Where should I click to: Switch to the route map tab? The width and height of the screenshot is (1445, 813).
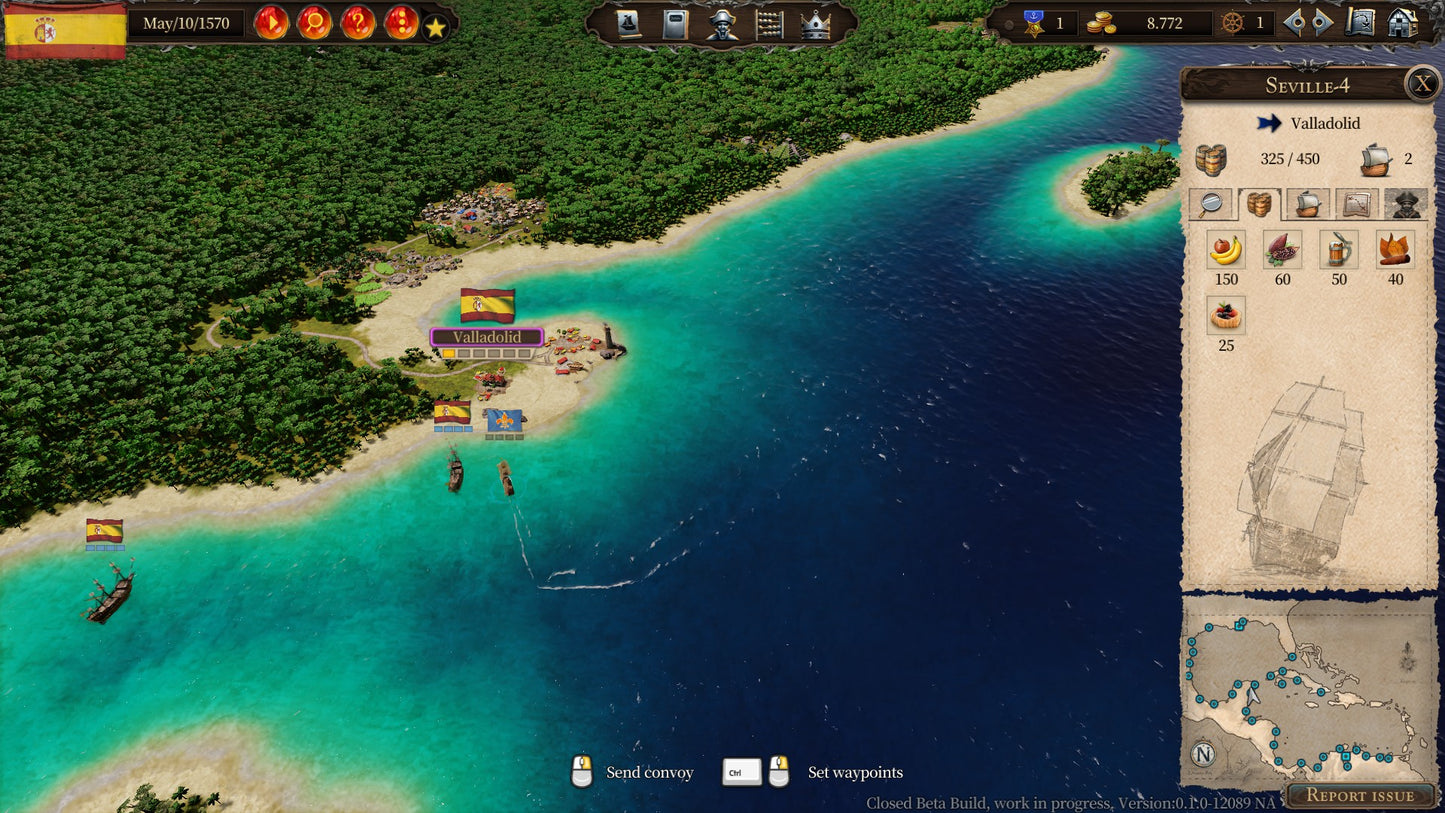pyautogui.click(x=1355, y=205)
